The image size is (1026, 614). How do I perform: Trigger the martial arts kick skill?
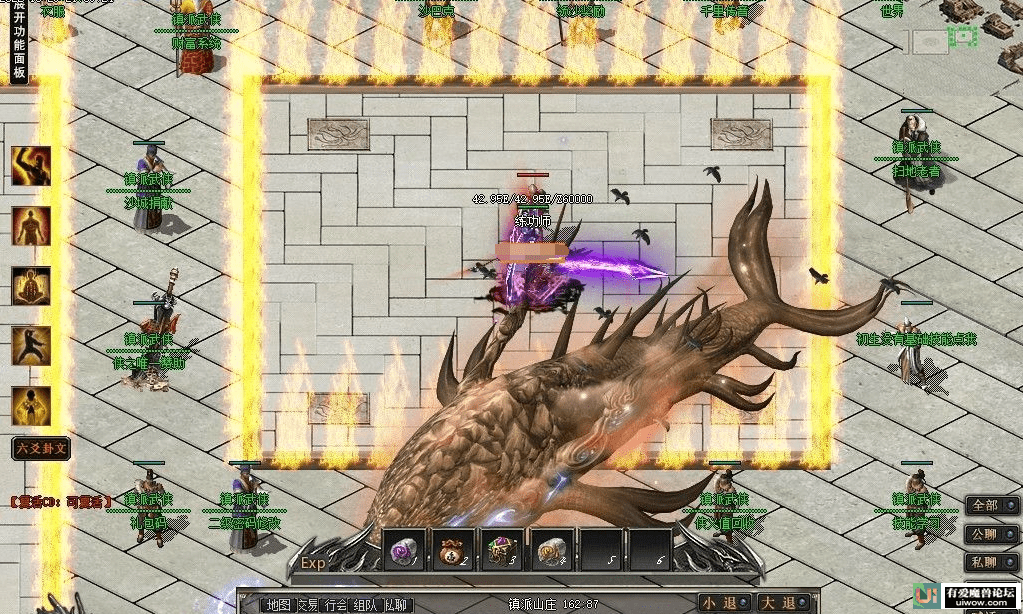31,346
